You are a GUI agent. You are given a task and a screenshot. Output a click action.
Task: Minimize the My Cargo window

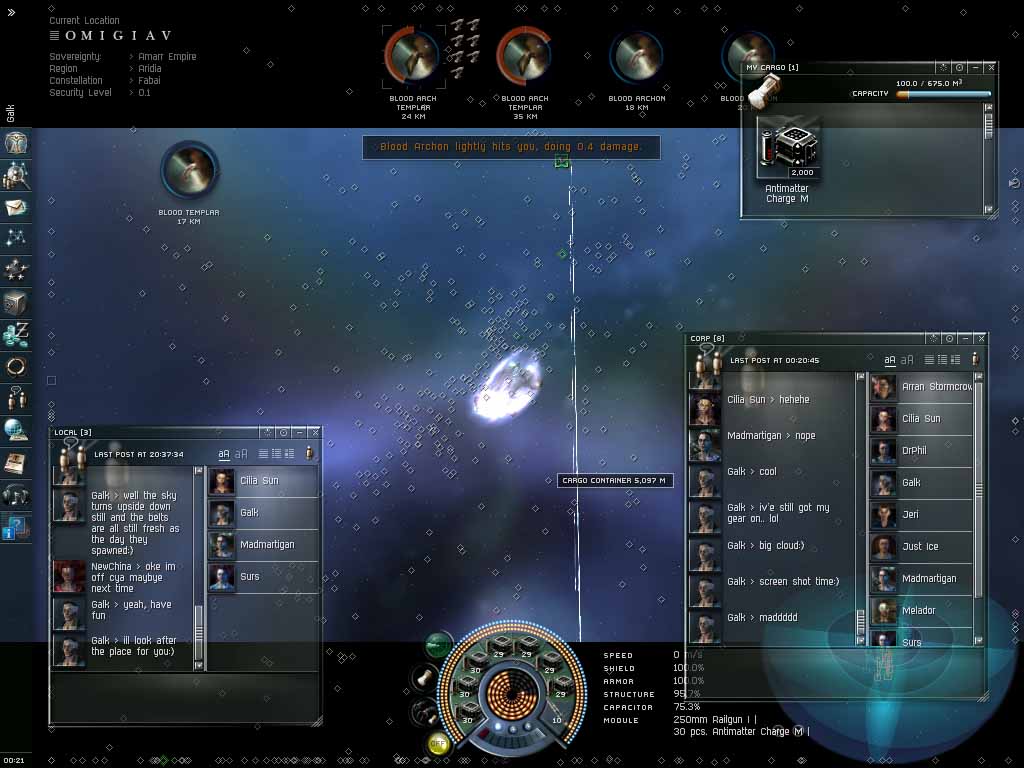pyautogui.click(x=976, y=68)
